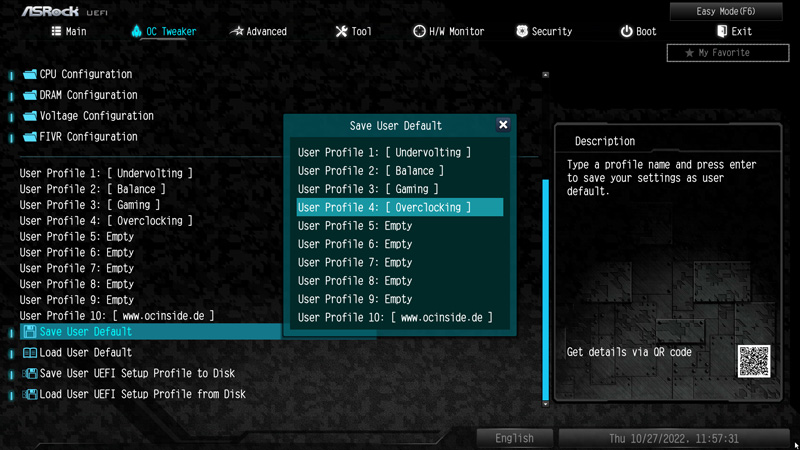The image size is (800, 450).
Task: Switch to the Main tab
Action: pyautogui.click(x=69, y=31)
